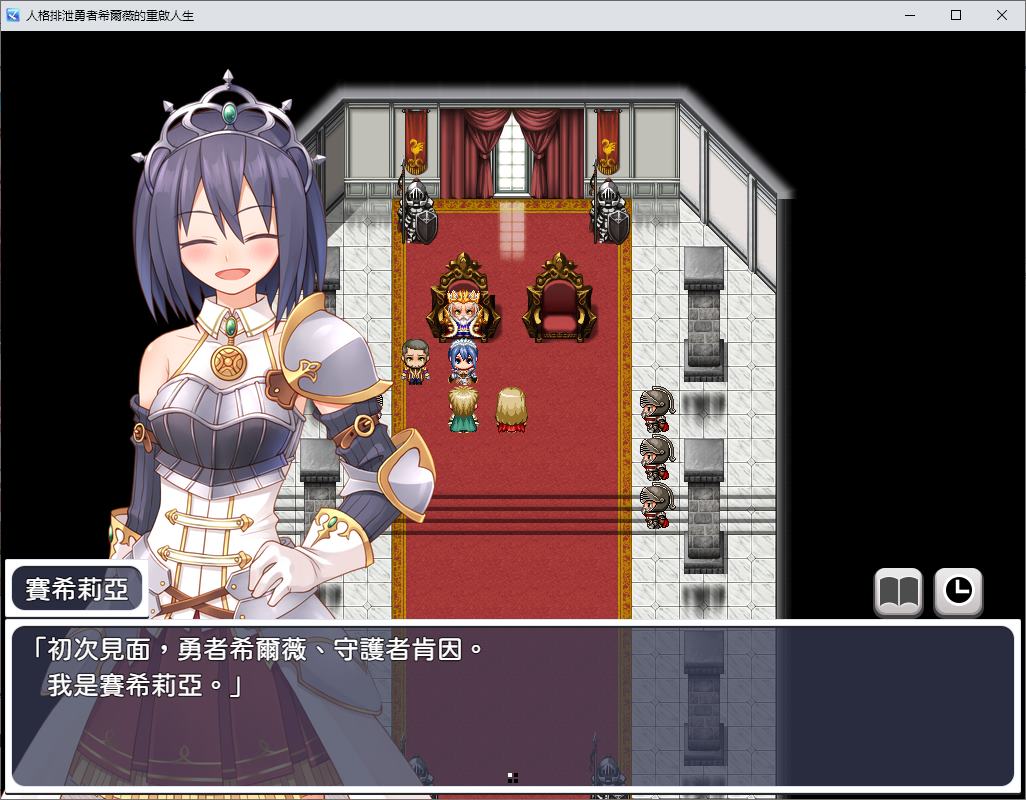Close the game window

coord(1002,15)
